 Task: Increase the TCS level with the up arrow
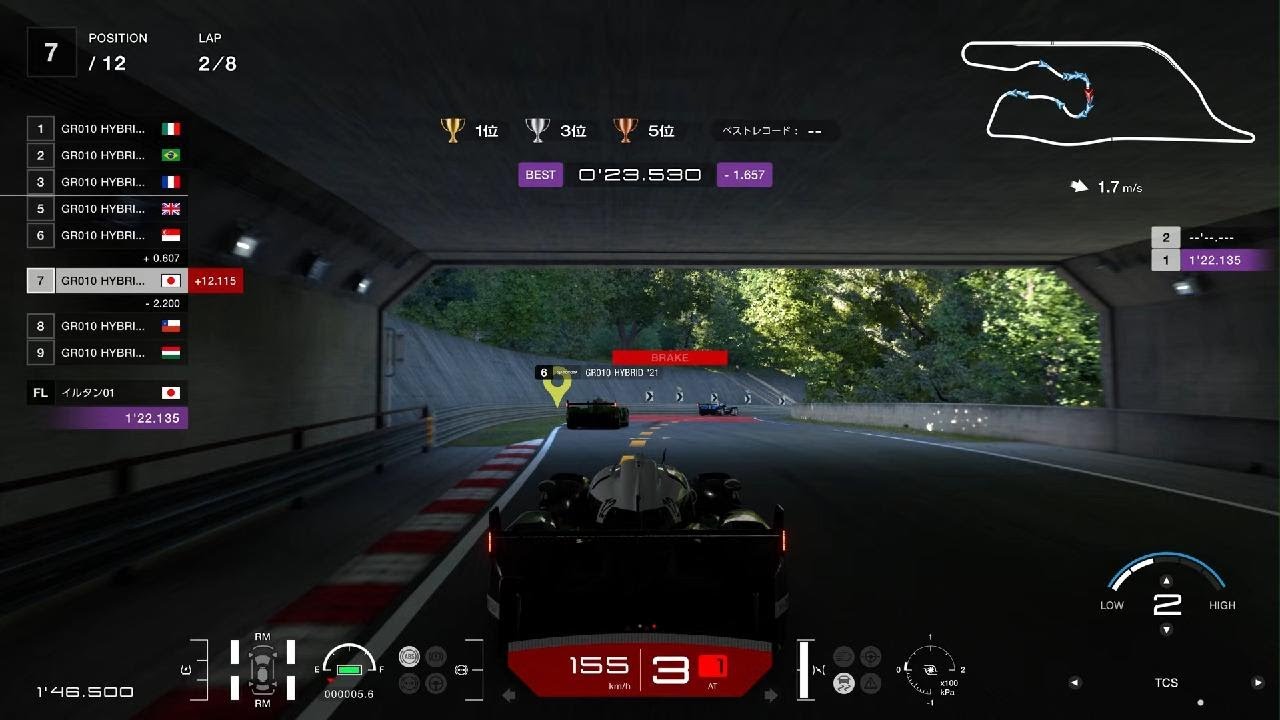pyautogui.click(x=1166, y=580)
